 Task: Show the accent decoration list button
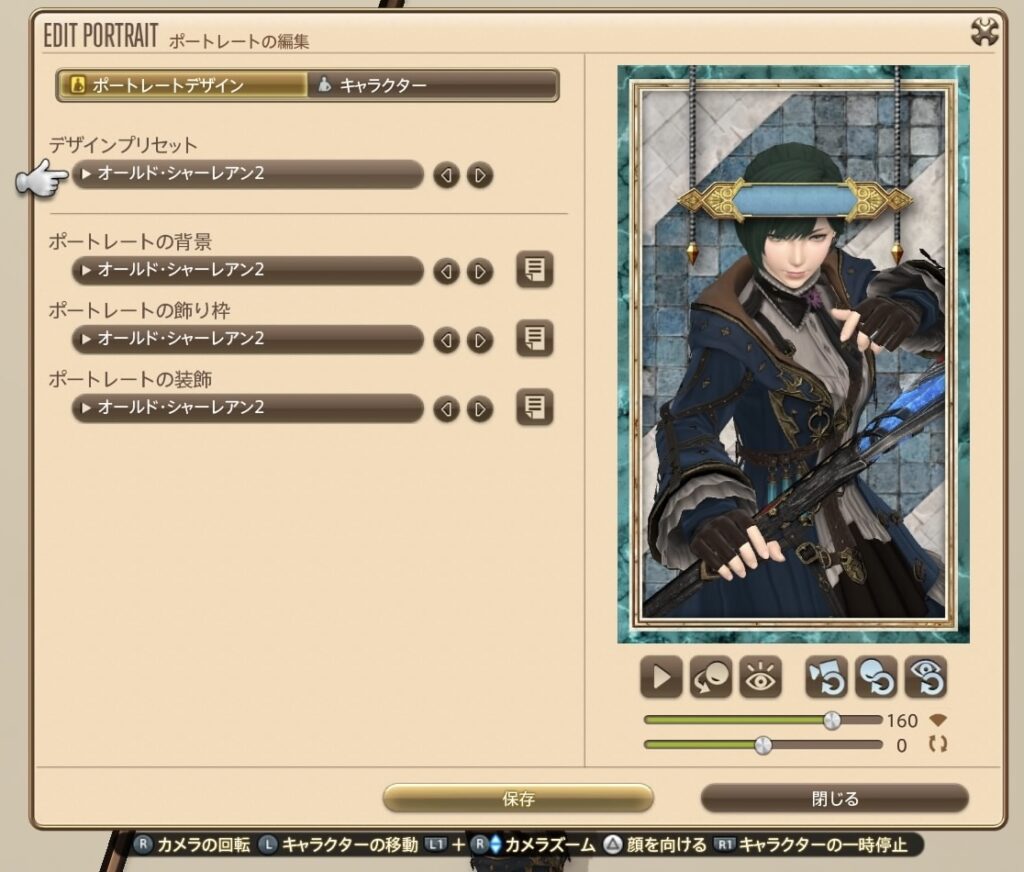(x=535, y=408)
